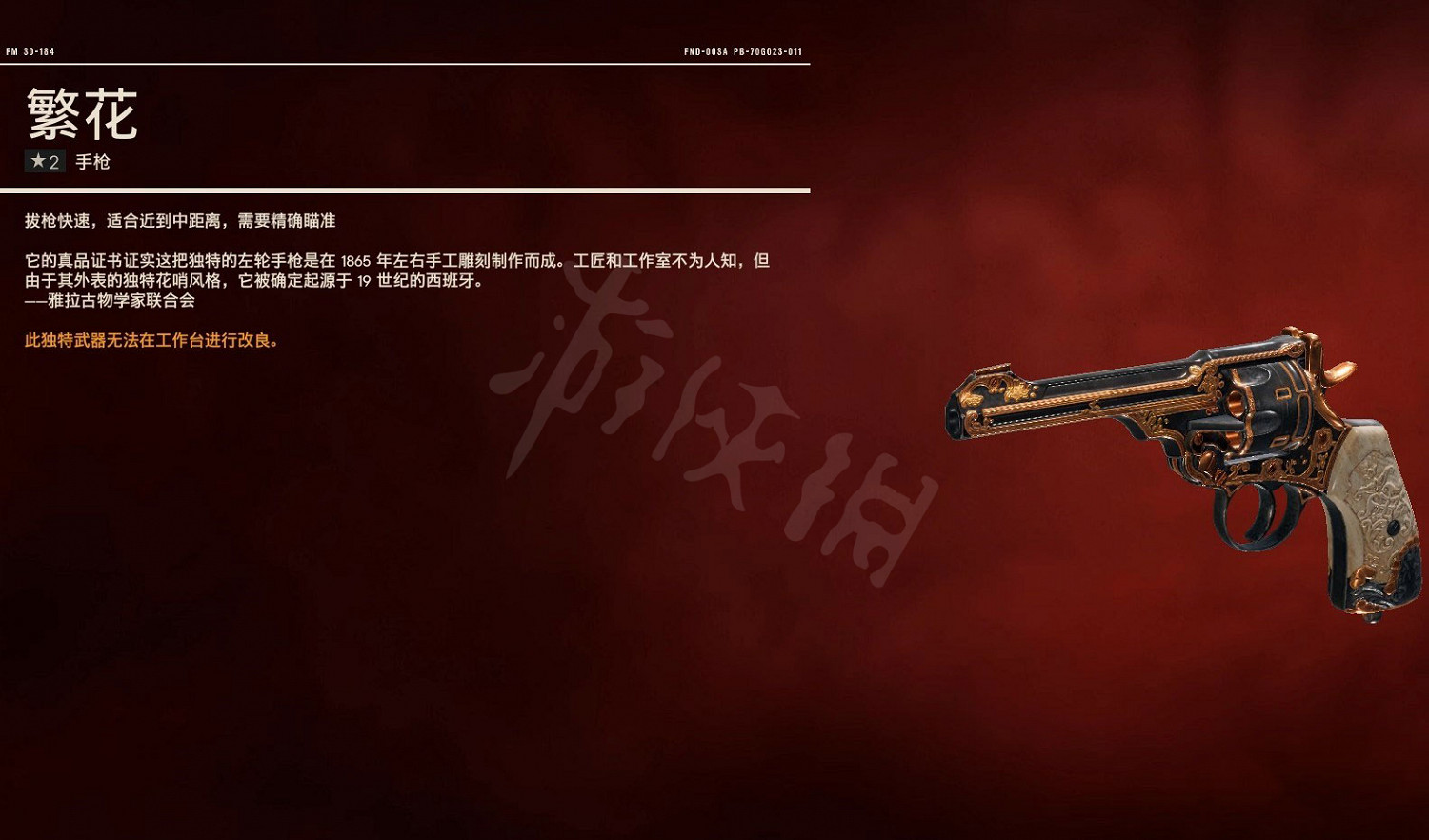The width and height of the screenshot is (1429, 840).
Task: Click the star rank icon beside 繁花
Action: (37, 162)
